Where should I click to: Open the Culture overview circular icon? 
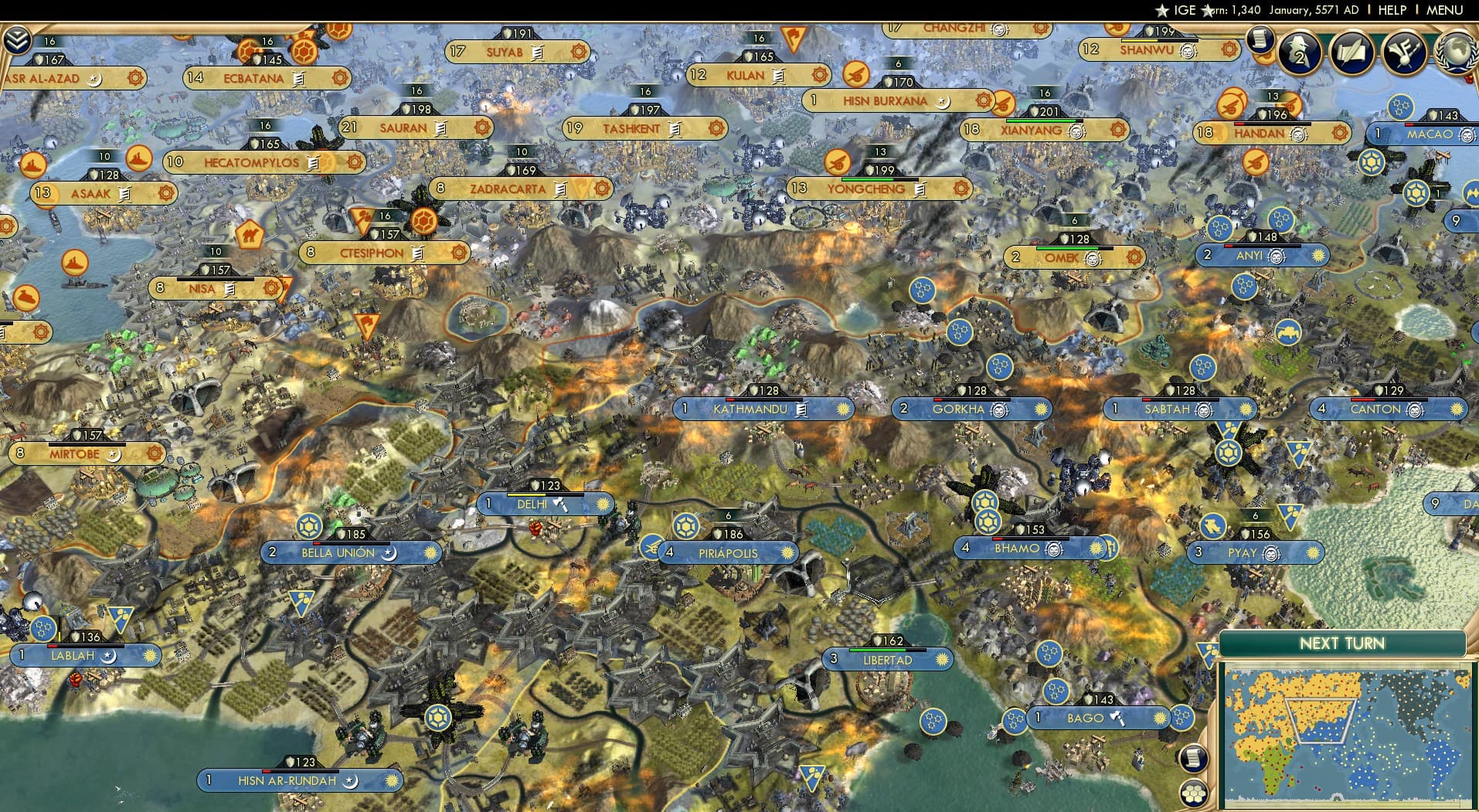(x=1405, y=54)
